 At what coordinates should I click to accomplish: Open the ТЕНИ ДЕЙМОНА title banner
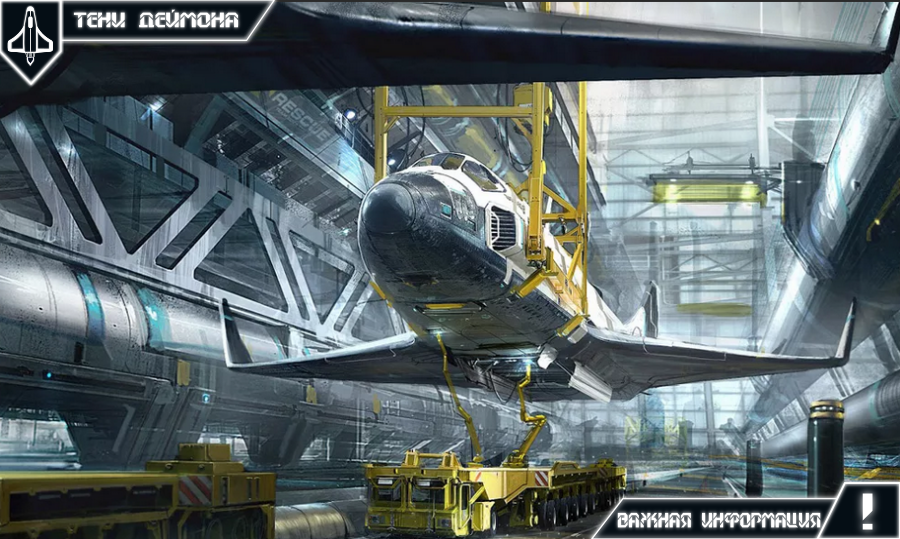click(160, 20)
